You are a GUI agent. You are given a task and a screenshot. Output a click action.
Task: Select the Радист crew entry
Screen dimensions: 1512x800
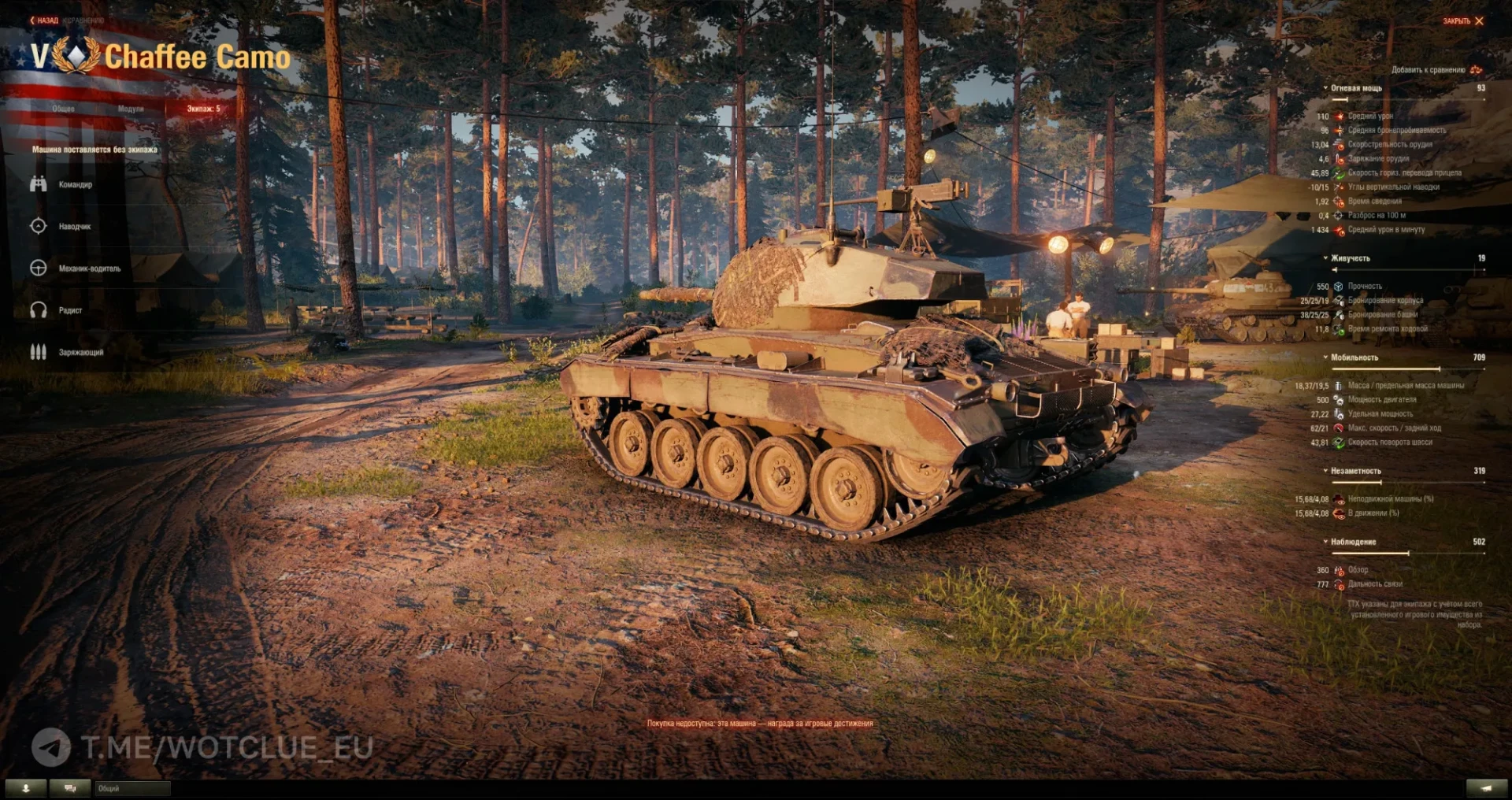(x=70, y=310)
